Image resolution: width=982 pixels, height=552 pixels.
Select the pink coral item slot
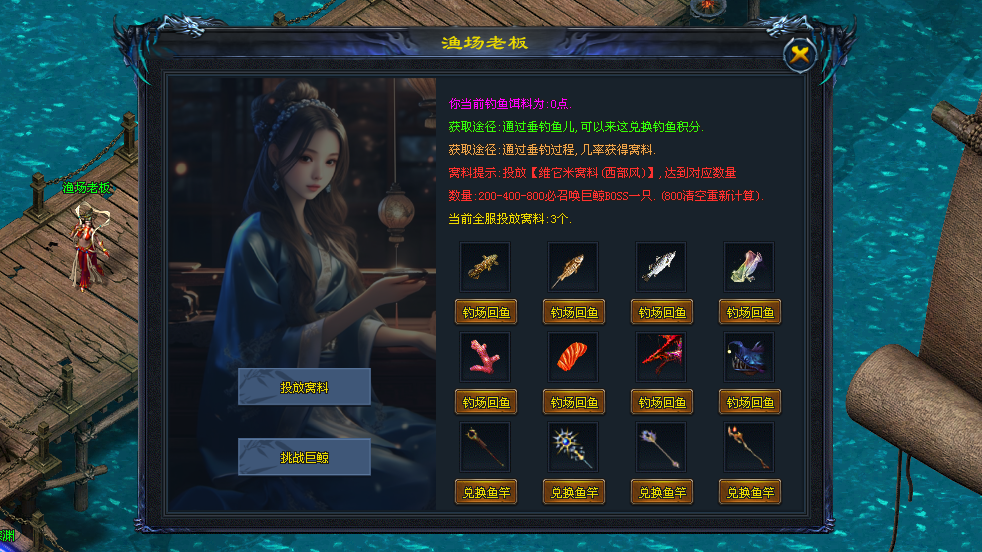click(485, 357)
